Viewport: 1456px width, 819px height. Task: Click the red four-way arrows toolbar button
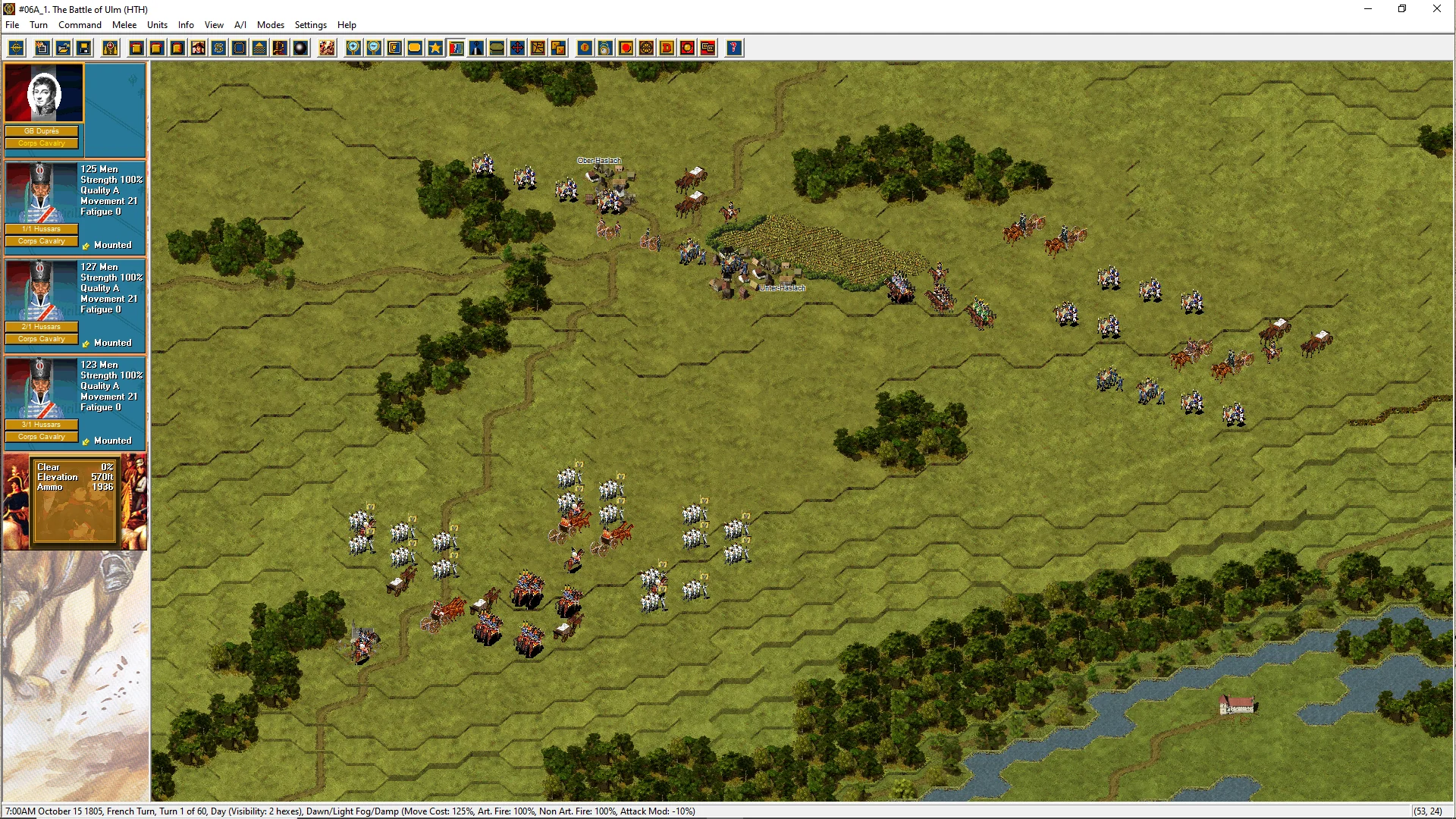tap(517, 49)
